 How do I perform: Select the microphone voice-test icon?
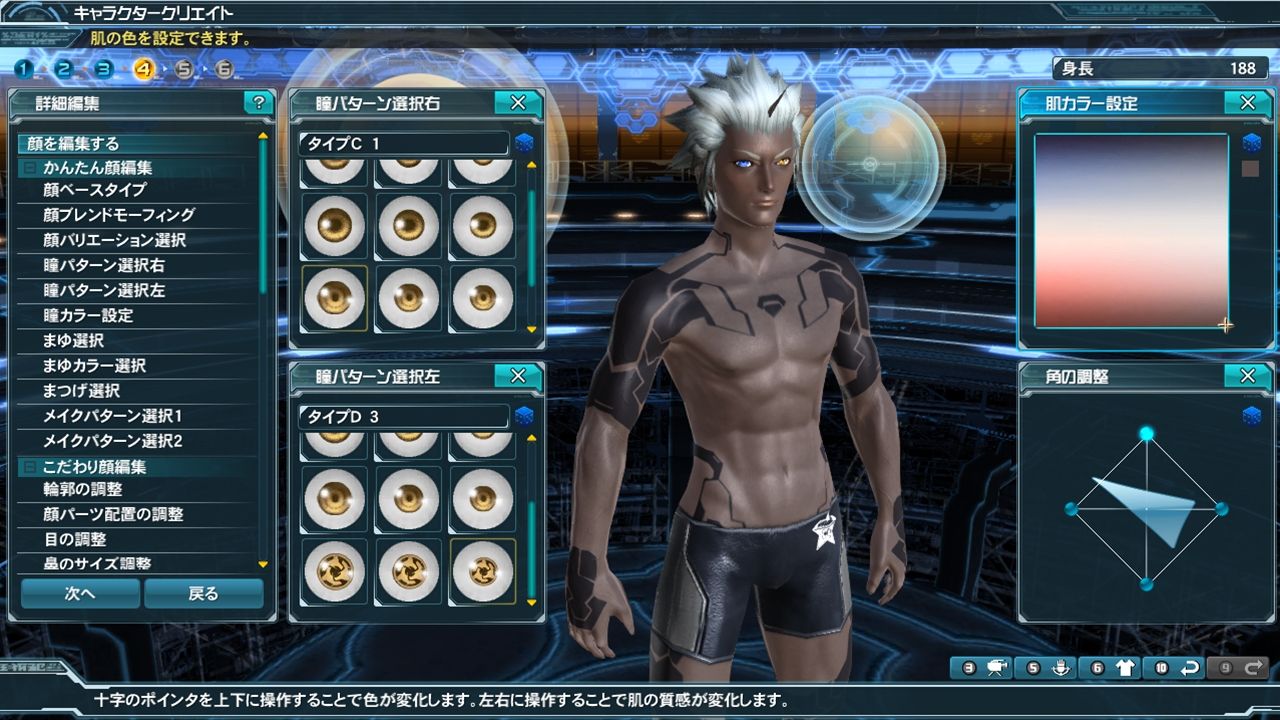click(x=1061, y=667)
